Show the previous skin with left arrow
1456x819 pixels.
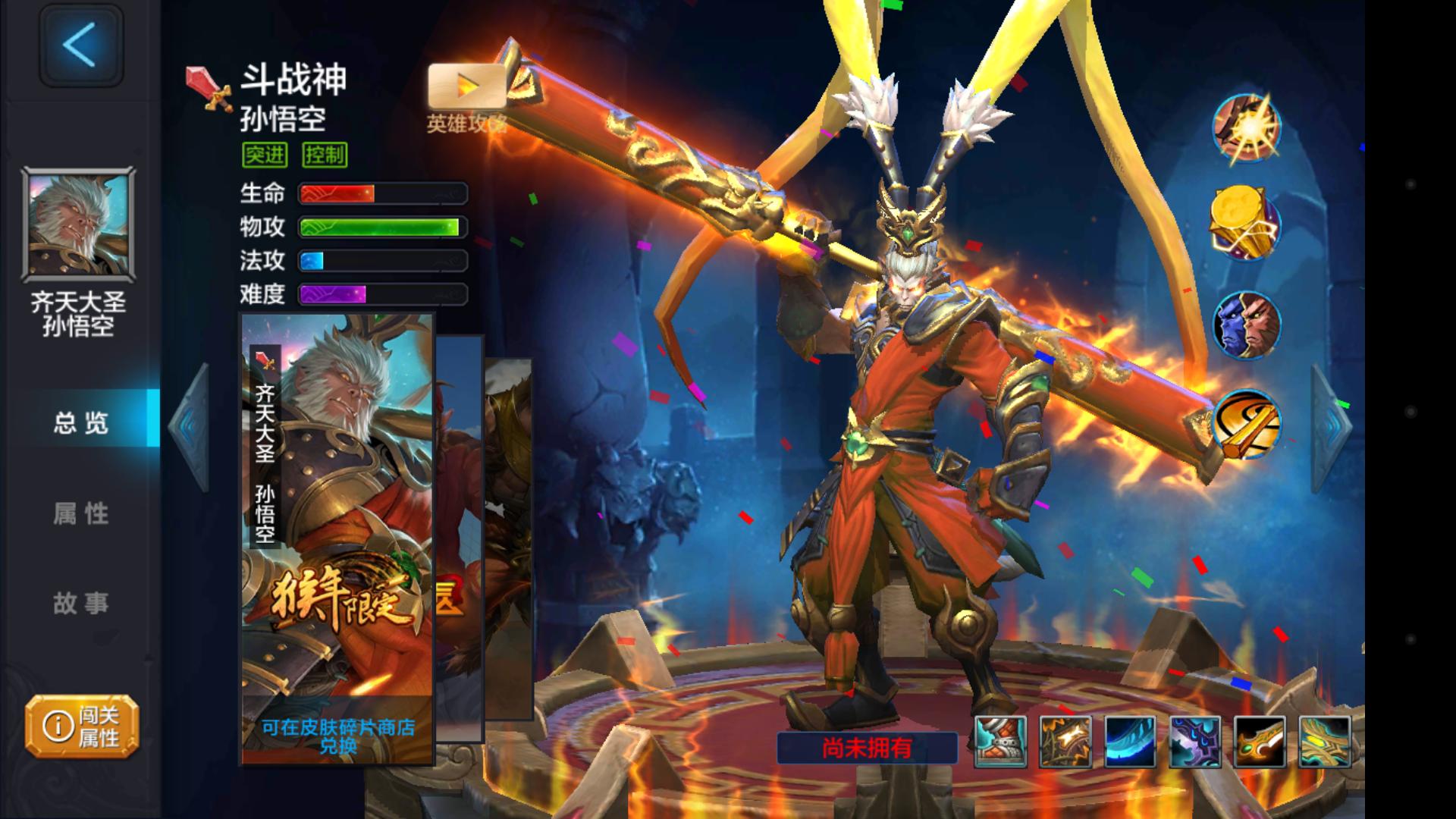189,426
